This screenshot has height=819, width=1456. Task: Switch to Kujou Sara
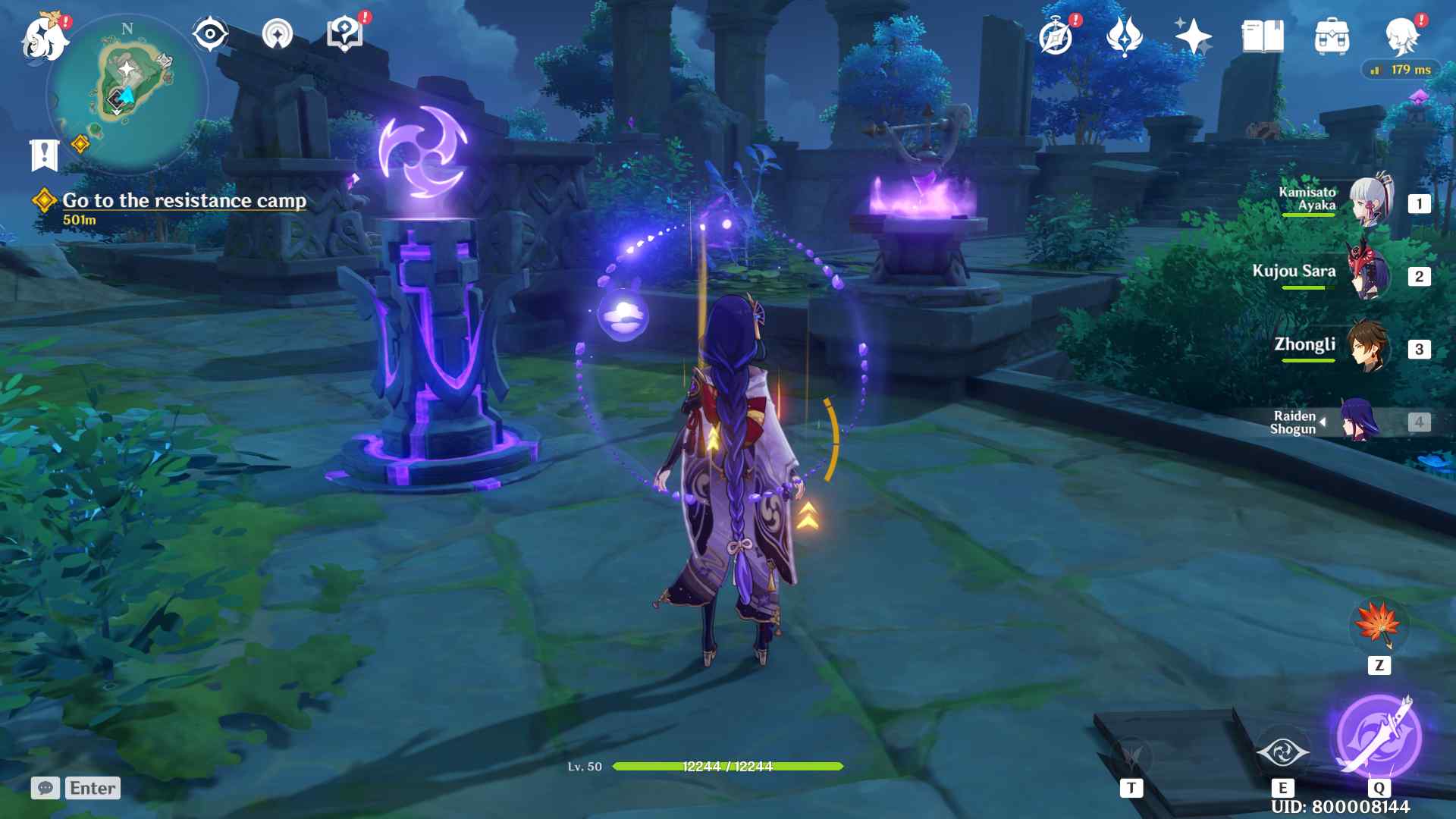[1370, 274]
